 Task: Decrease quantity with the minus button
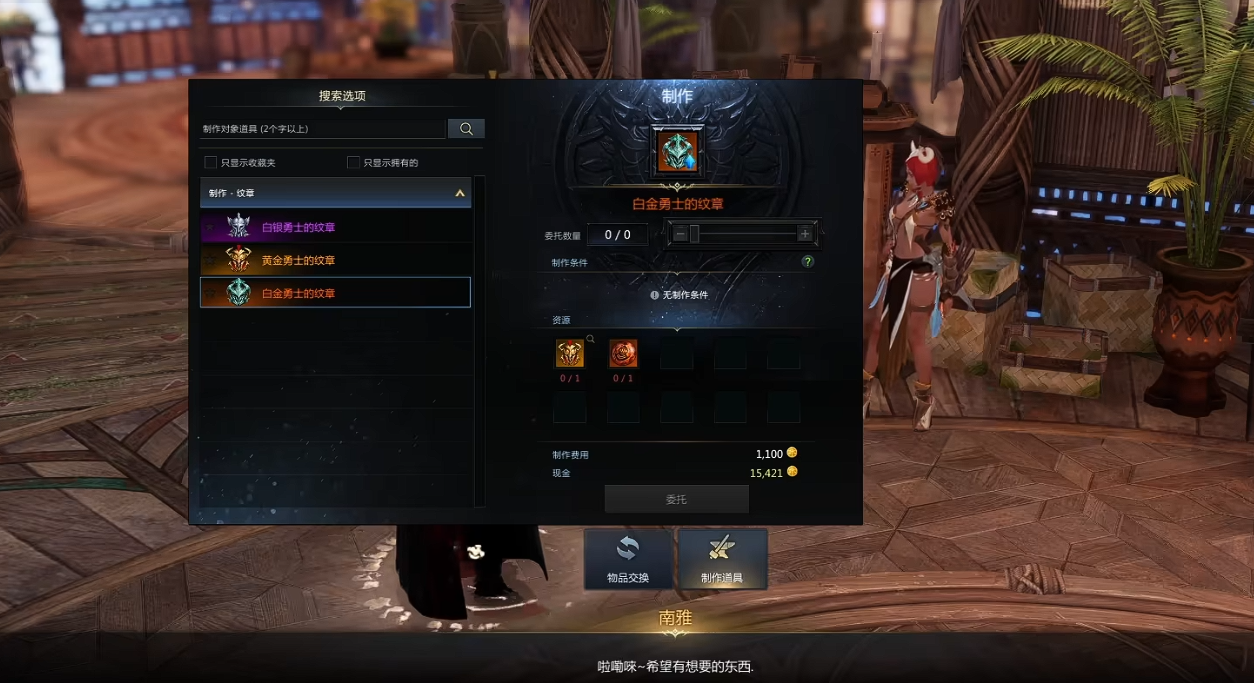(x=680, y=234)
